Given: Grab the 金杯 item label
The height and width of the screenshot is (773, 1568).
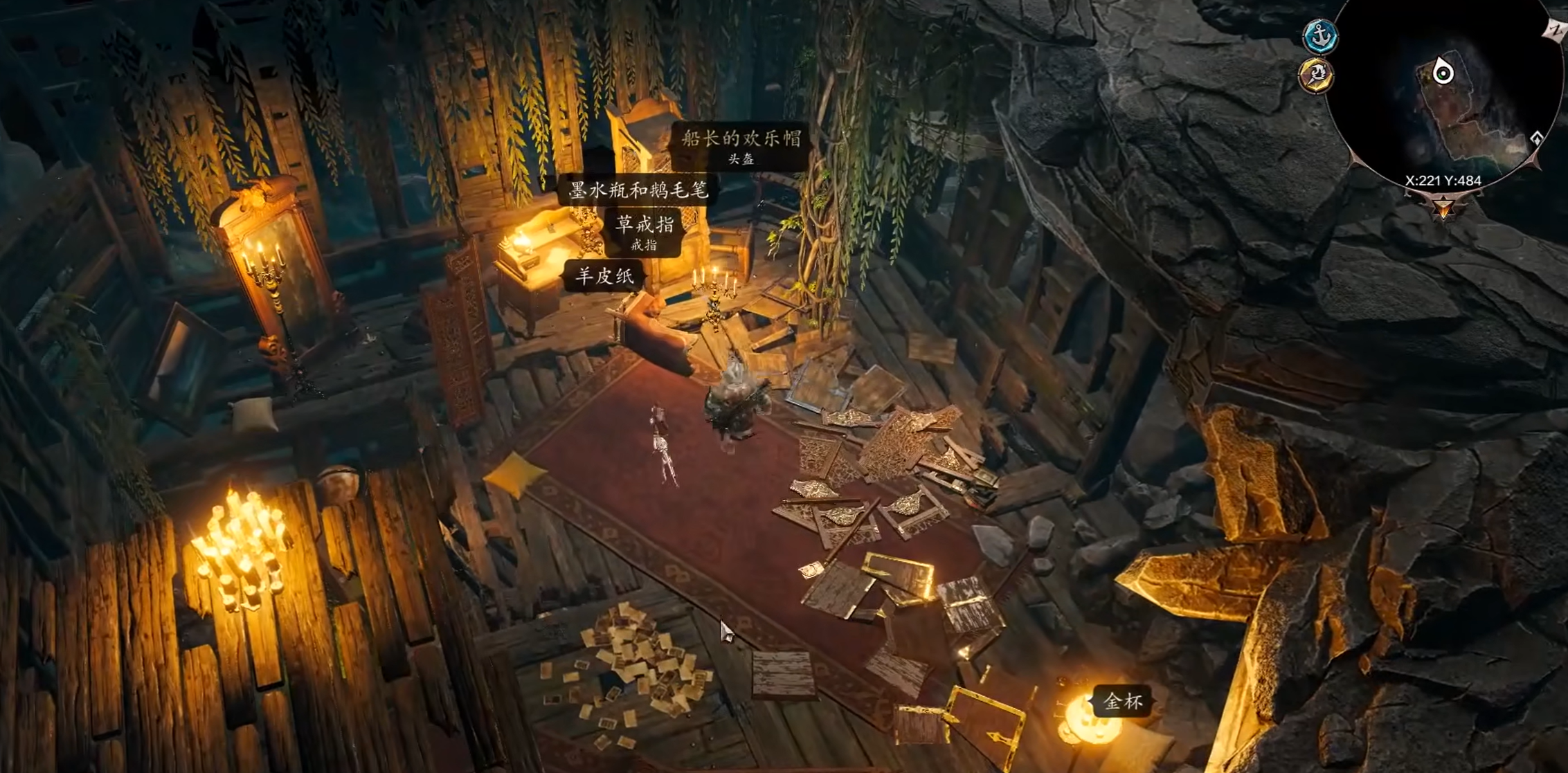Looking at the screenshot, I should pos(1122,702).
